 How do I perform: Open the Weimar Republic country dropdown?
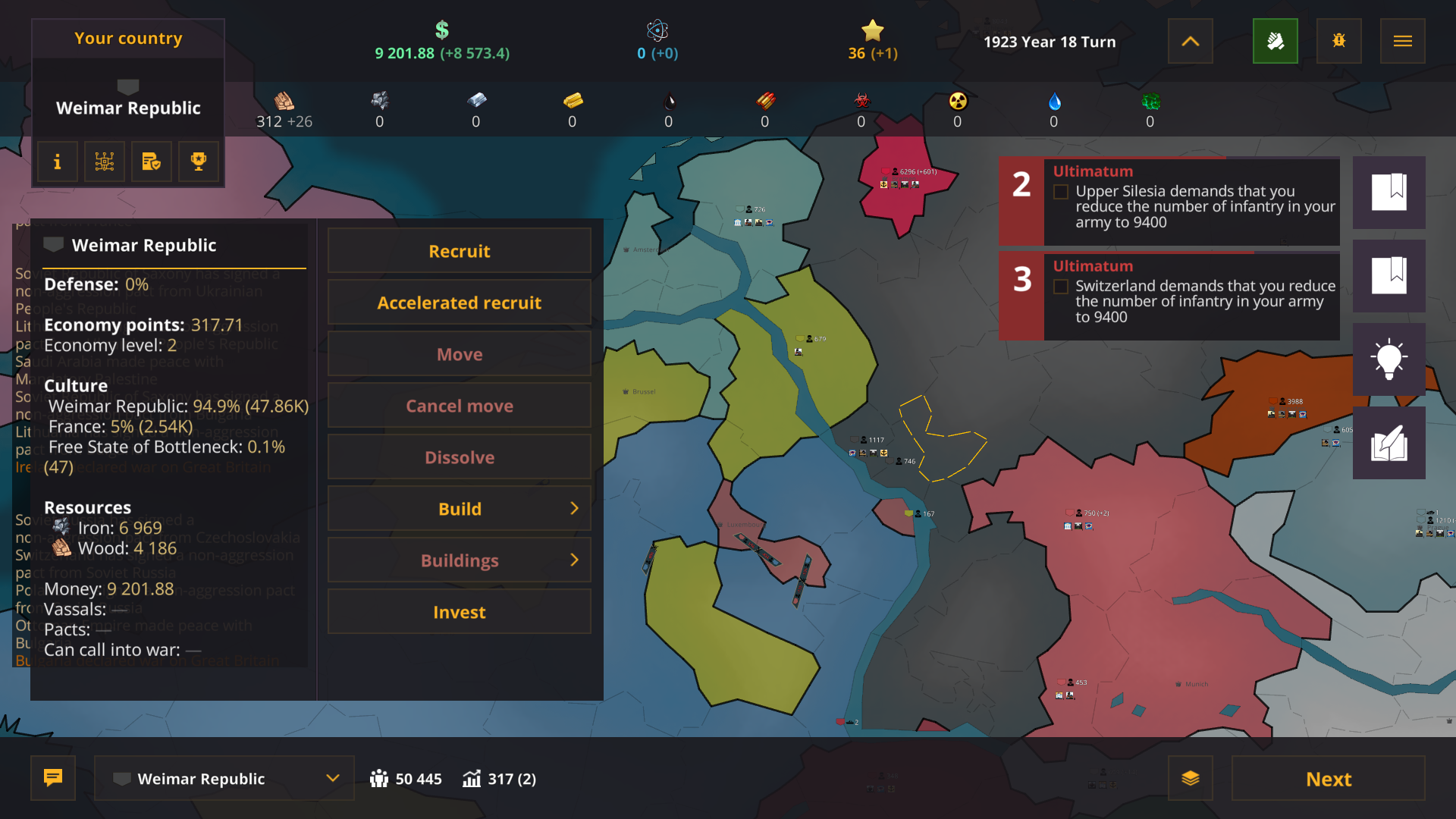[224, 778]
